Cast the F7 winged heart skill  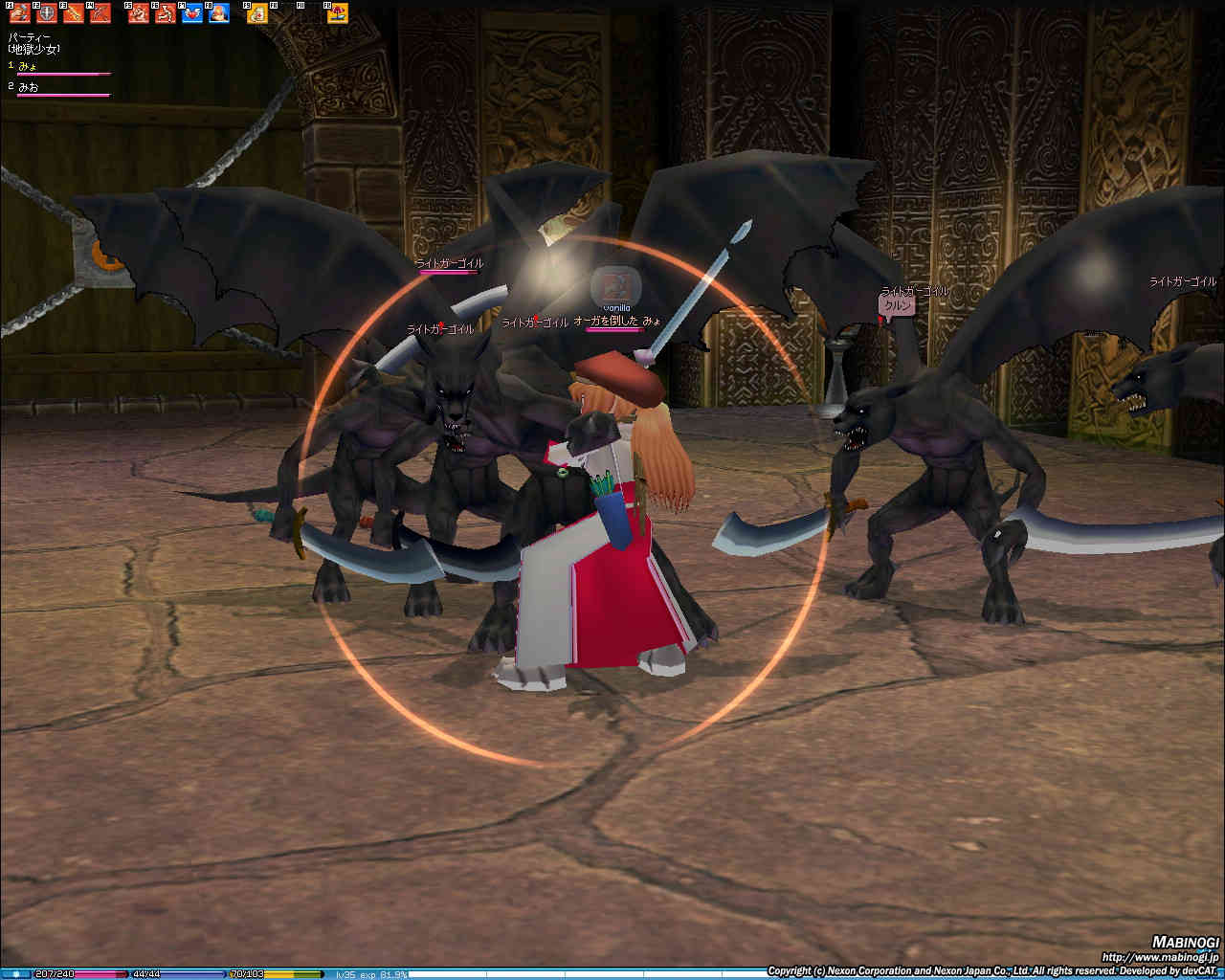192,13
